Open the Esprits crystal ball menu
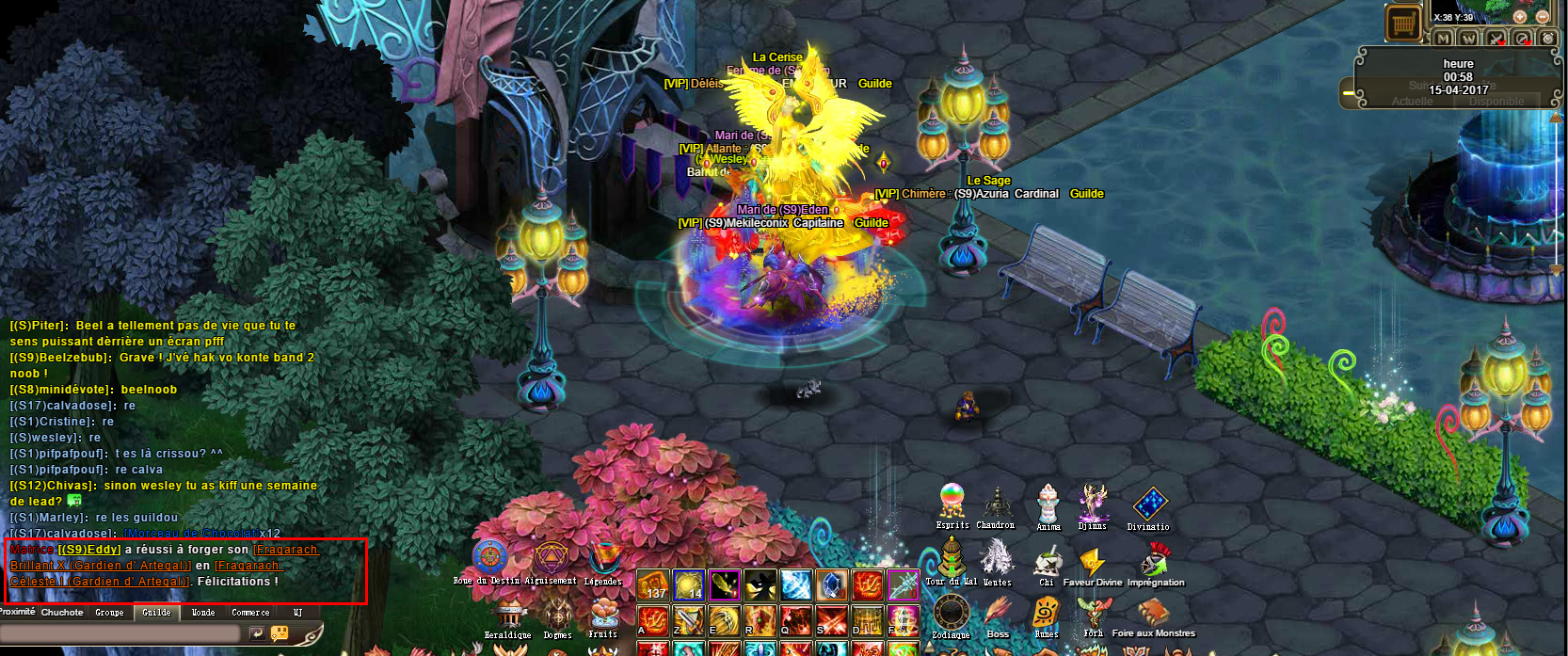 click(x=952, y=501)
